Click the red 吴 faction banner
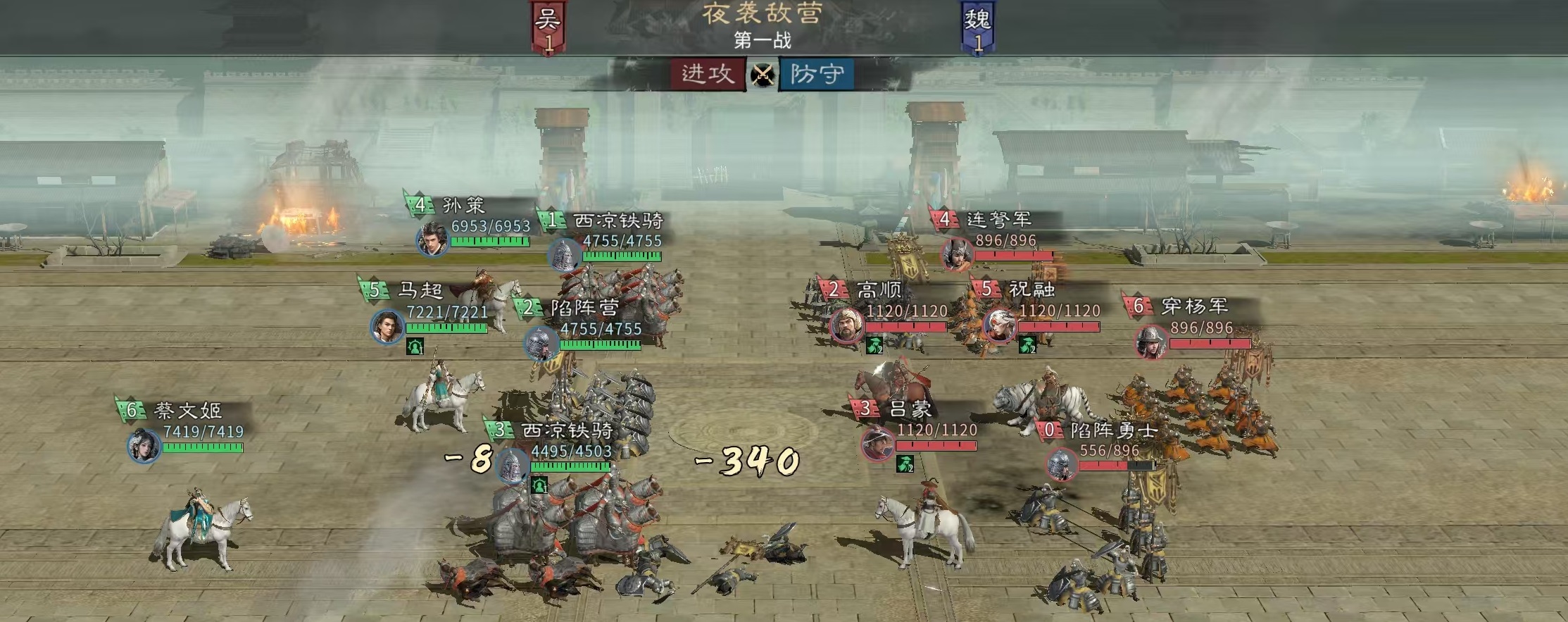Screen dimensions: 1568x622 pos(548,27)
